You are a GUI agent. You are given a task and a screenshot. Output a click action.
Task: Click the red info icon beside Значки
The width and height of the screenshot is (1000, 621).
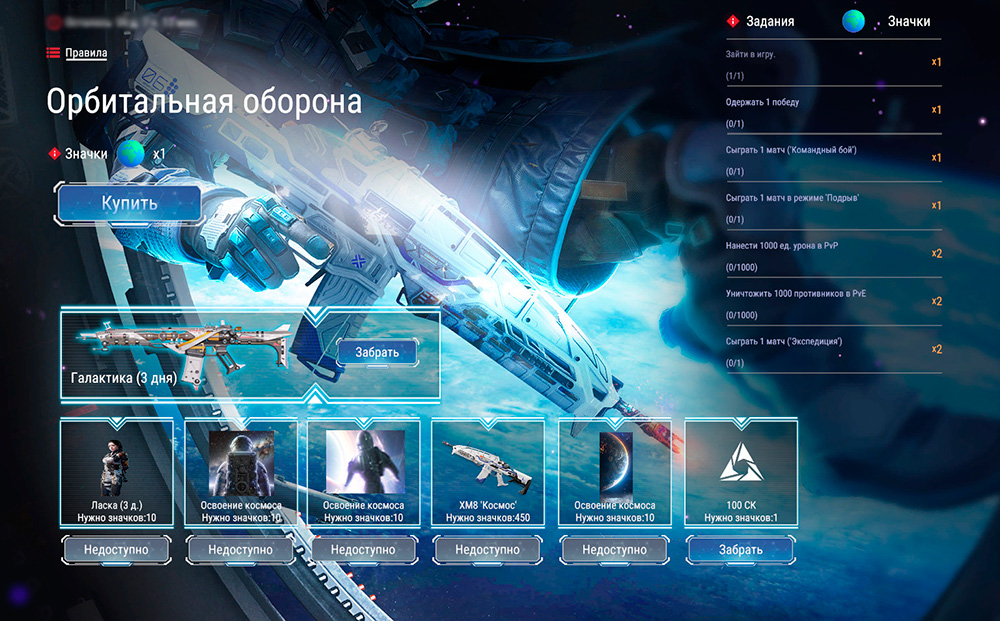(55, 154)
